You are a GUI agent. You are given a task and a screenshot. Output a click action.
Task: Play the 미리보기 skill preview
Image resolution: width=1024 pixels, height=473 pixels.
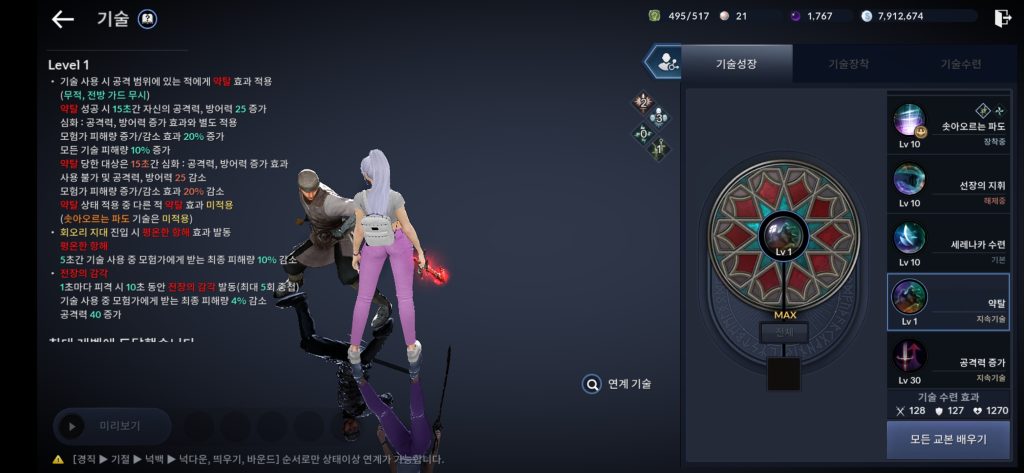tap(112, 426)
